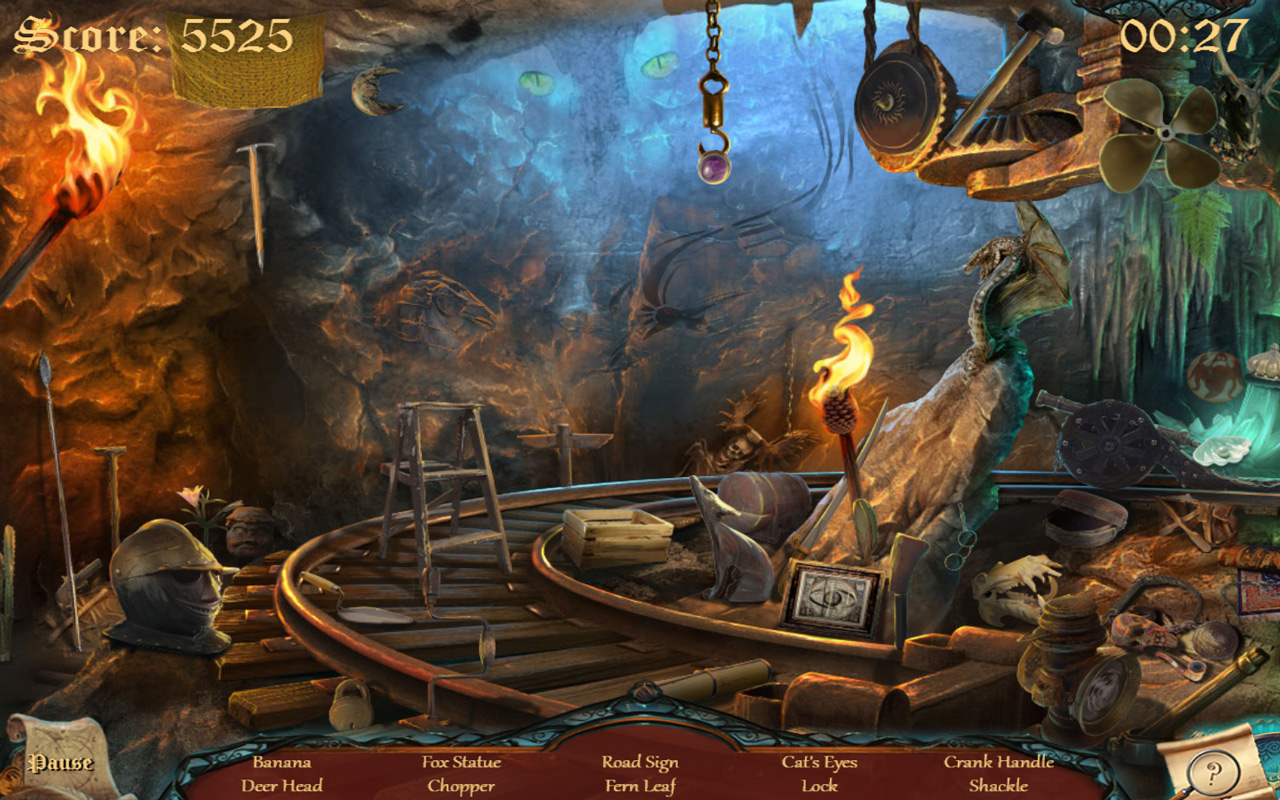Choose Shackle from the item list
The image size is (1280, 800).
998,786
